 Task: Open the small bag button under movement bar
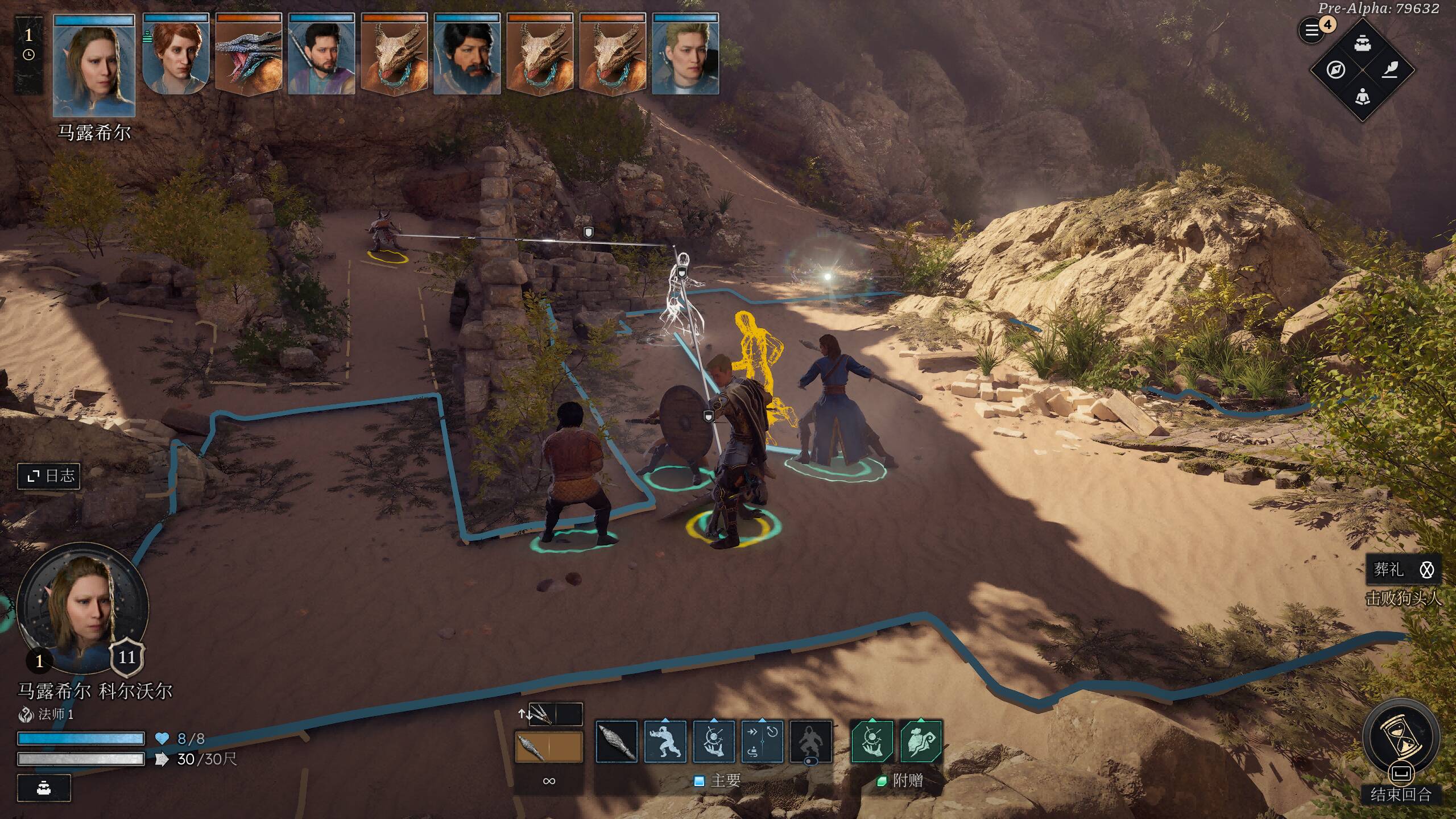point(44,788)
